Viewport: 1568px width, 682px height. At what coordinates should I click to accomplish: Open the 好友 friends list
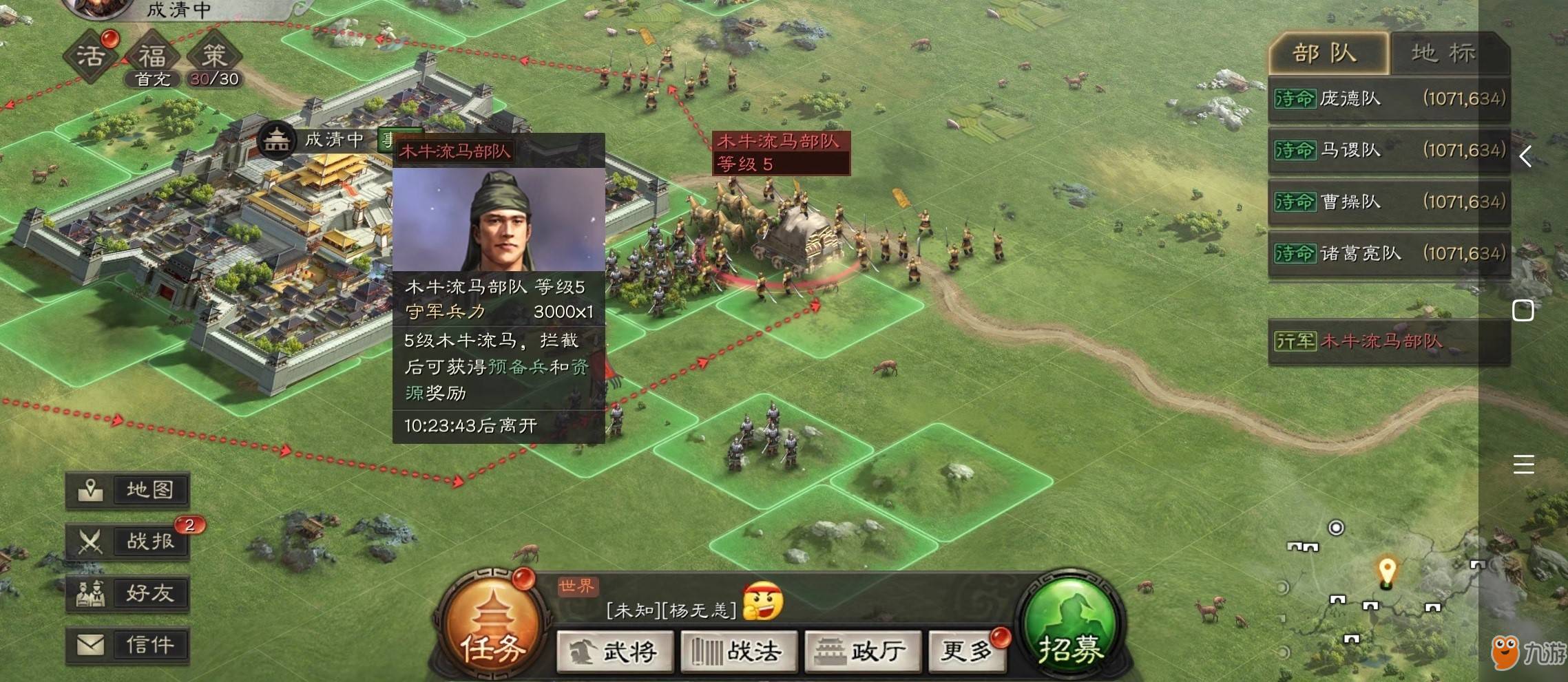[127, 593]
